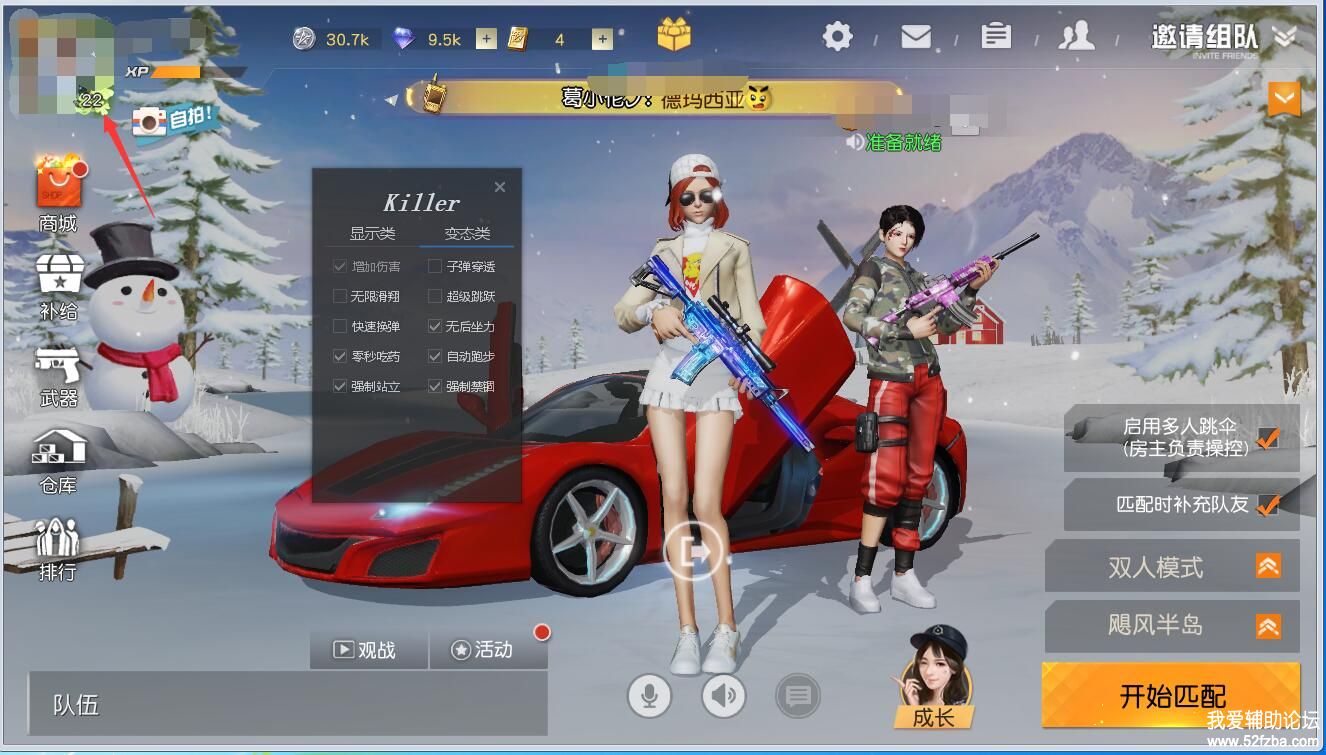The height and width of the screenshot is (755, 1326).
Task: Start matchmaking with 开始匹配
Action: pos(1171,695)
